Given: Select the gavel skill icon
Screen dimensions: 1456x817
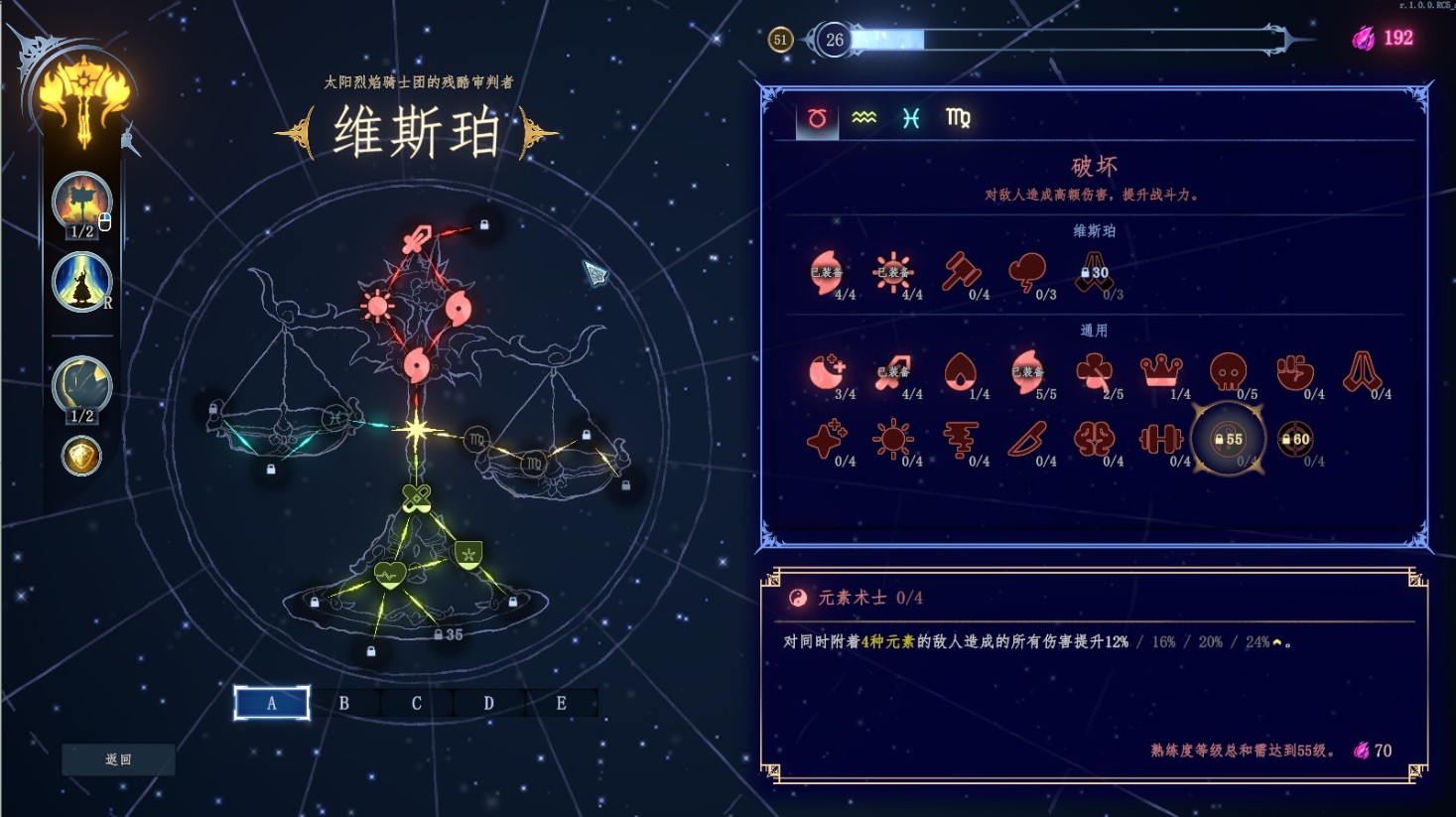Looking at the screenshot, I should point(961,271).
